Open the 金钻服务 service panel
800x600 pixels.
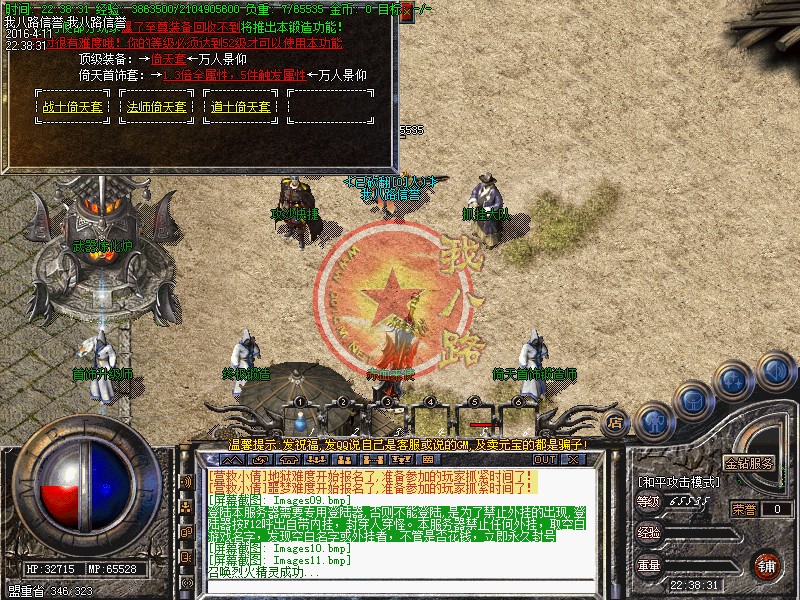(x=749, y=464)
